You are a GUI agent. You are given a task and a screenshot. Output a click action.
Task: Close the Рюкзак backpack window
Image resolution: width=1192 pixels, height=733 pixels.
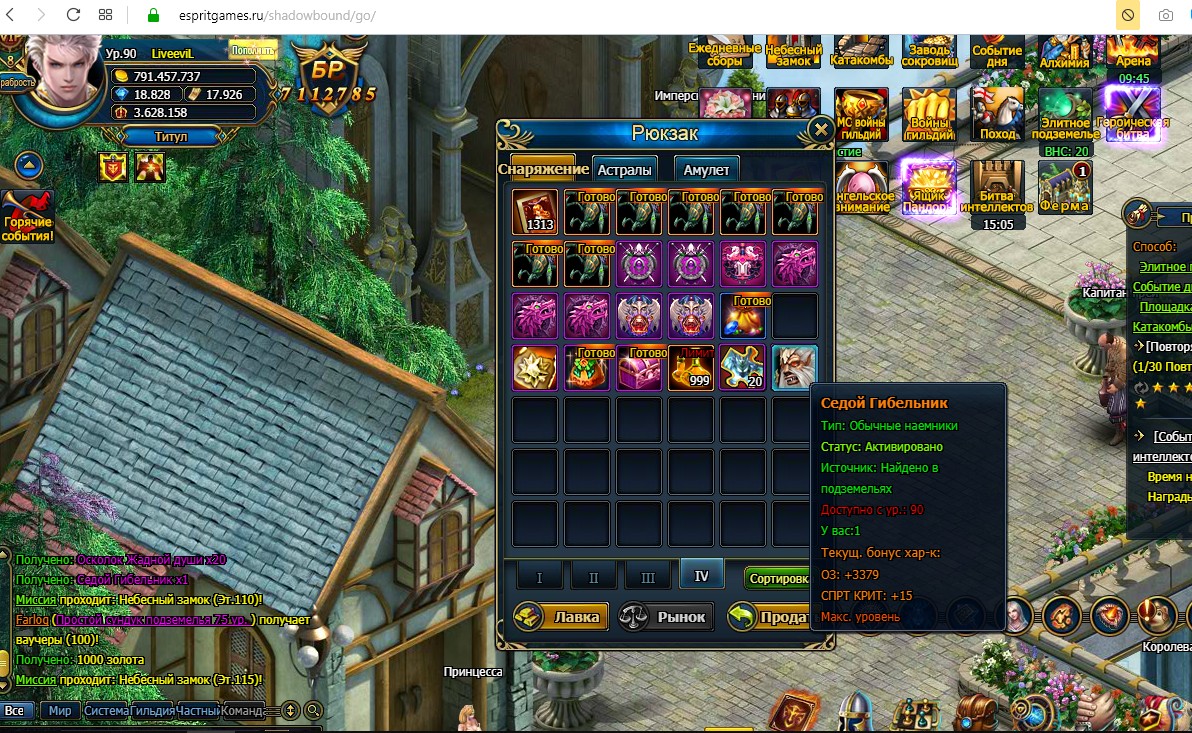[x=821, y=130]
